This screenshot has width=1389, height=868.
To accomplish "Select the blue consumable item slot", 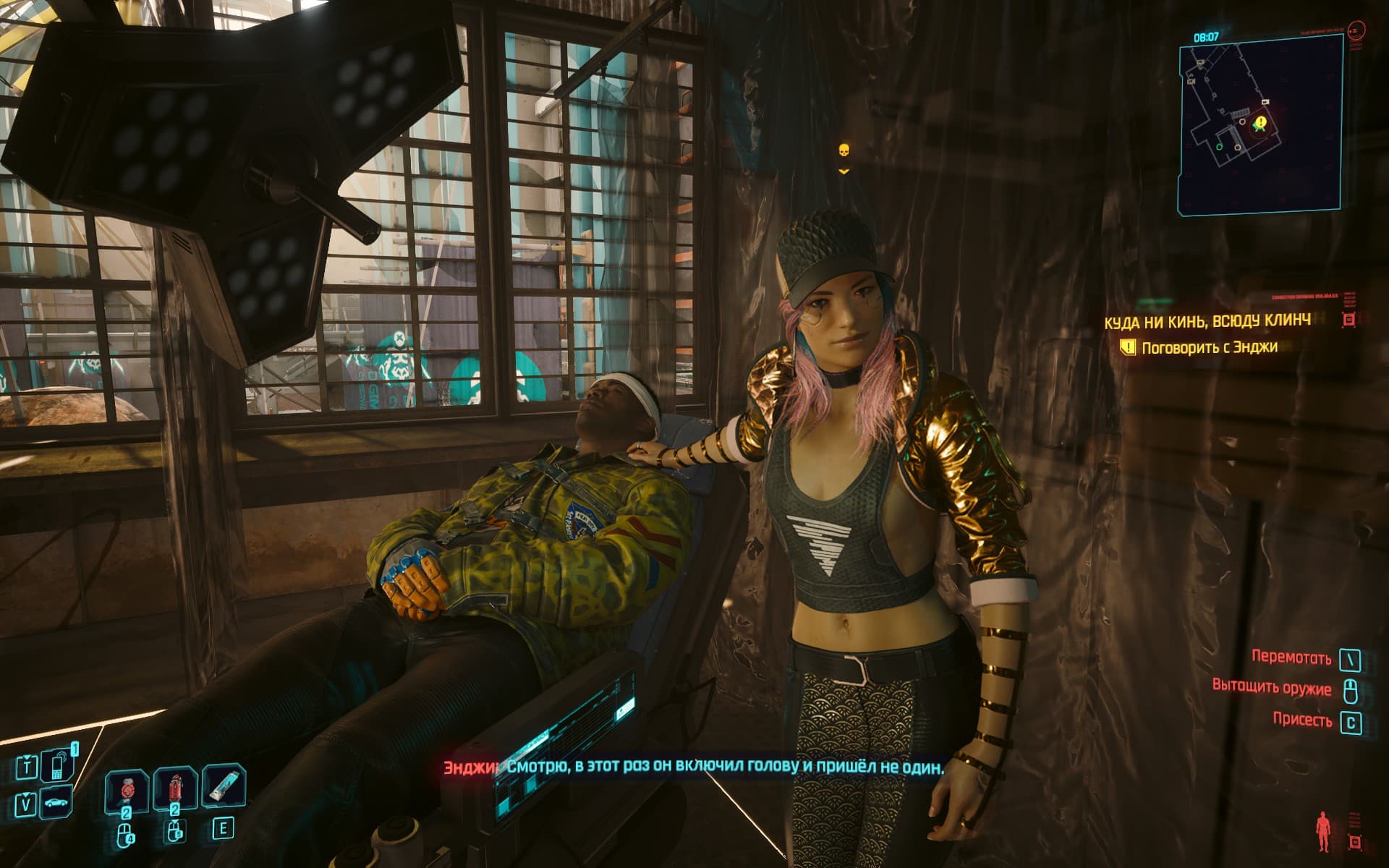I will tap(224, 789).
